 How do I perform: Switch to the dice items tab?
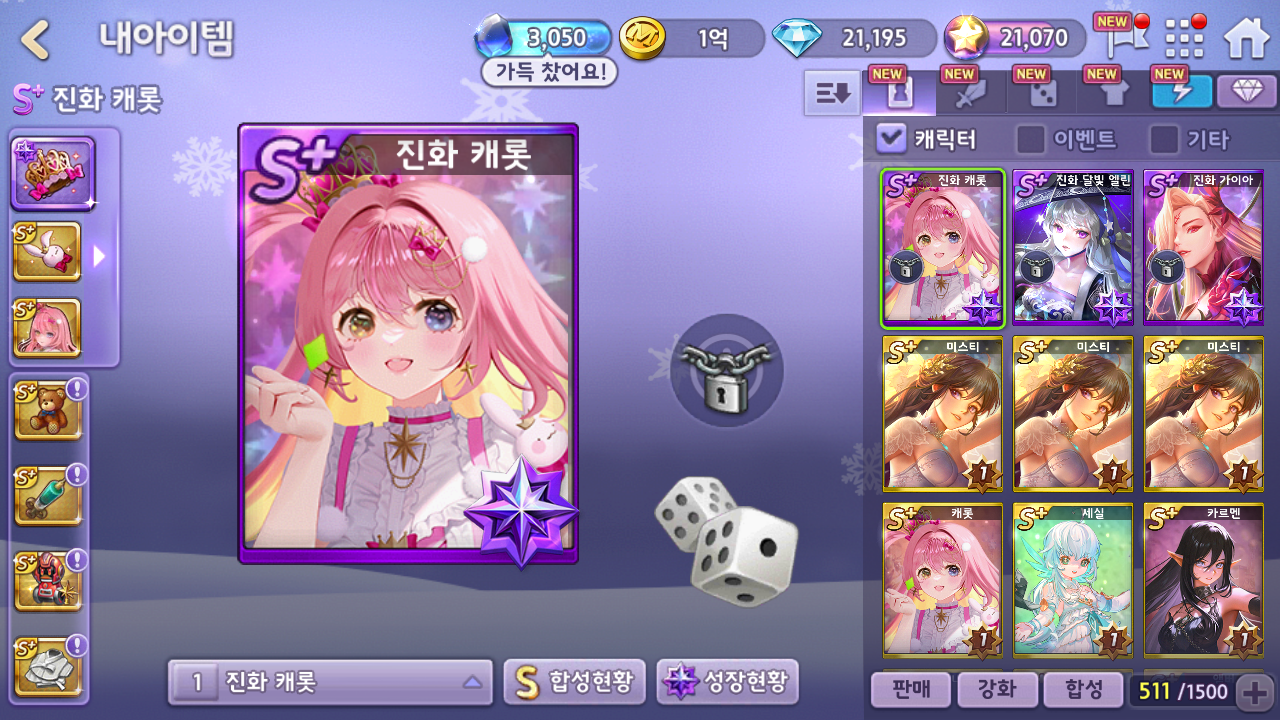1042,93
